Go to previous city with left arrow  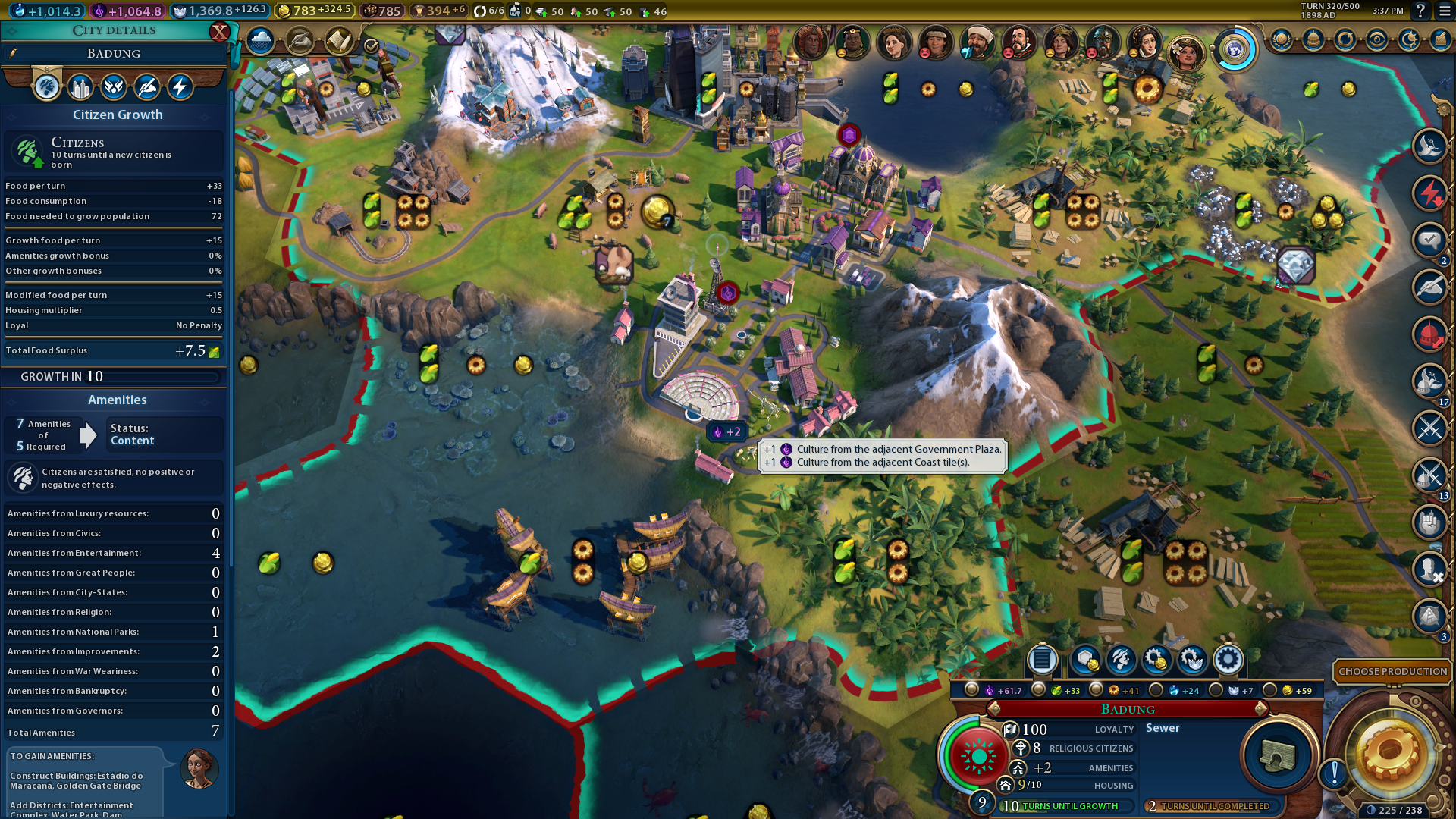994,709
